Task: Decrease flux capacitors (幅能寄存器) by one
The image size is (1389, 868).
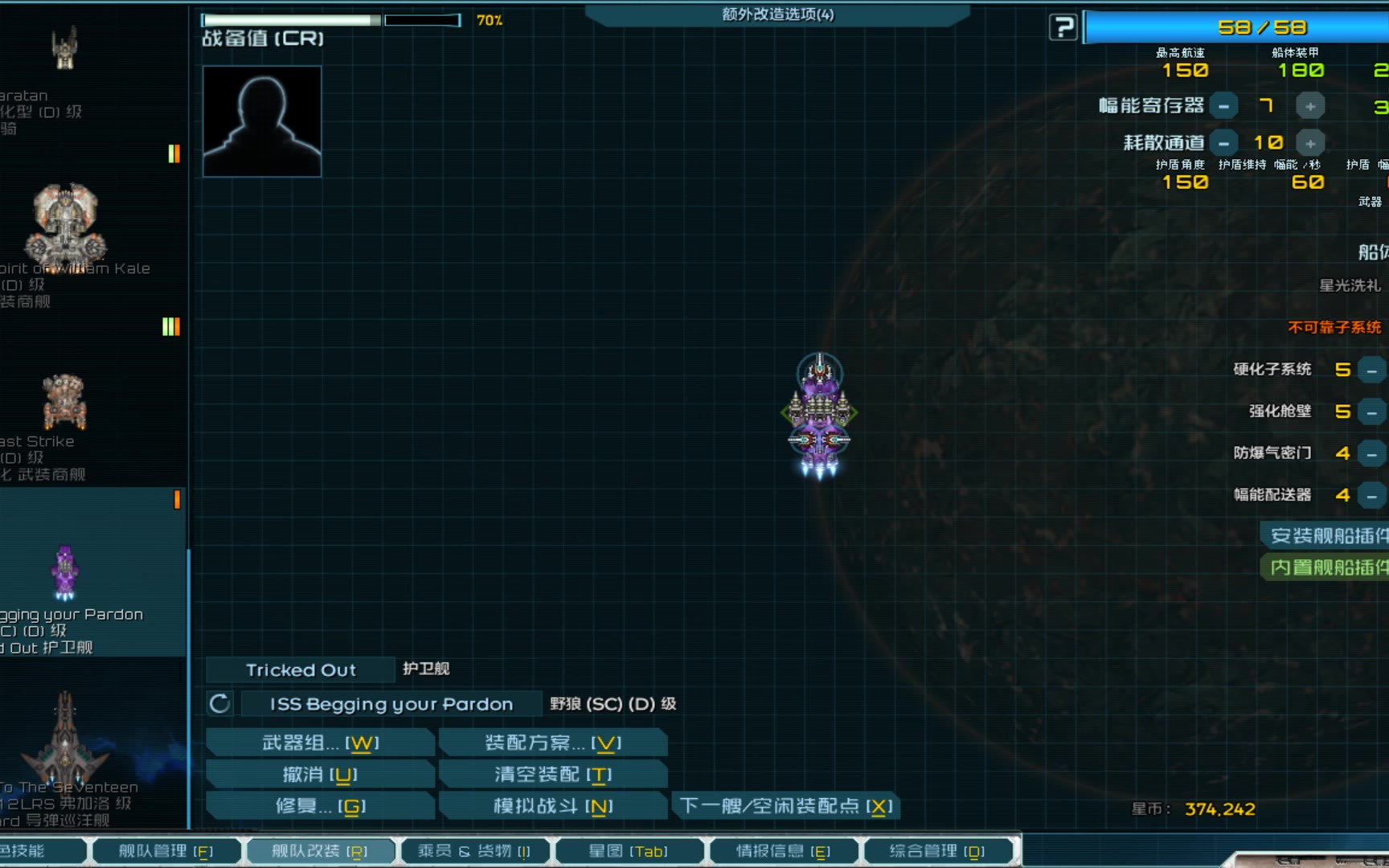Action: pos(1223,106)
